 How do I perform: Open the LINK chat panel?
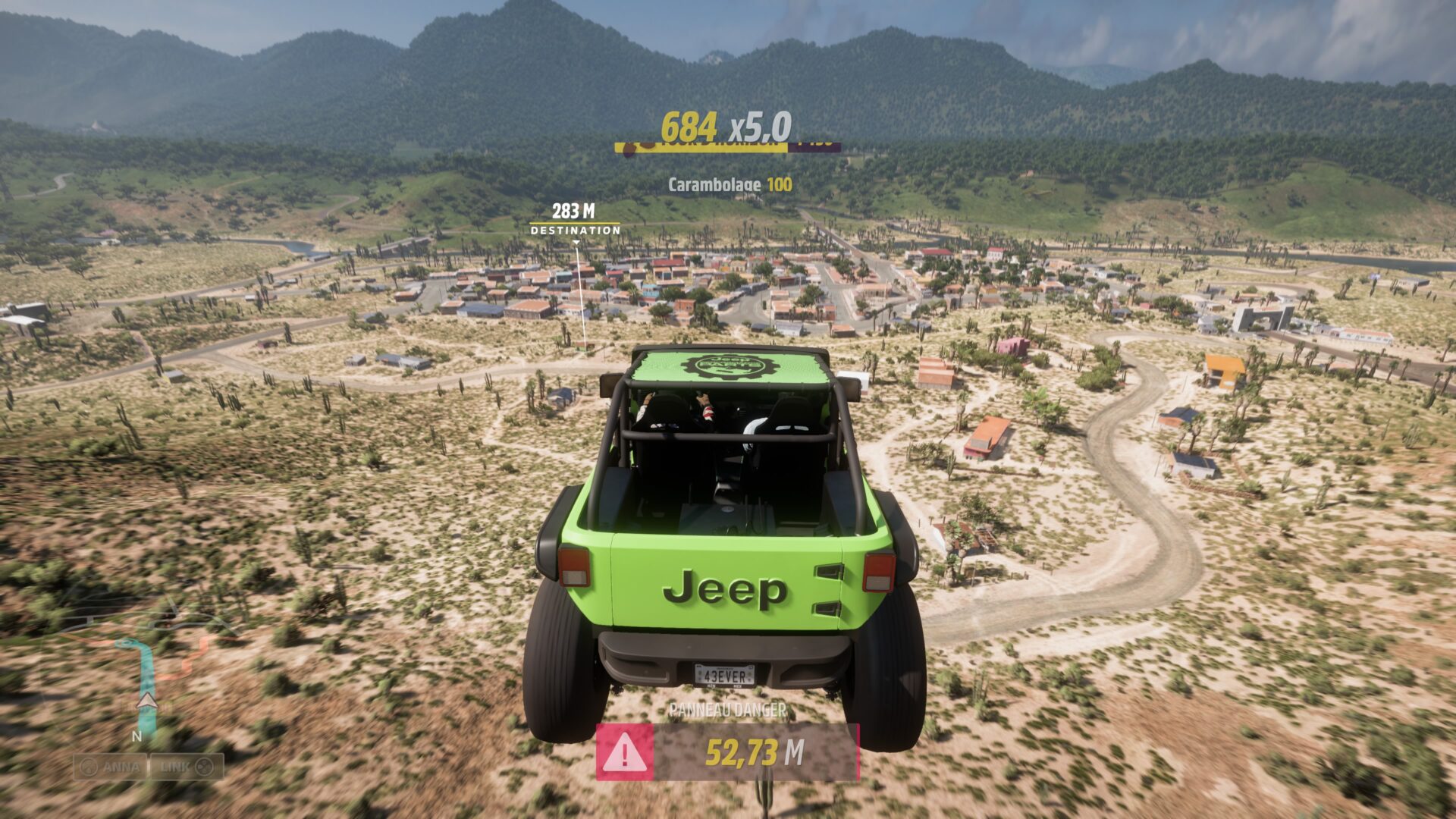pyautogui.click(x=187, y=767)
